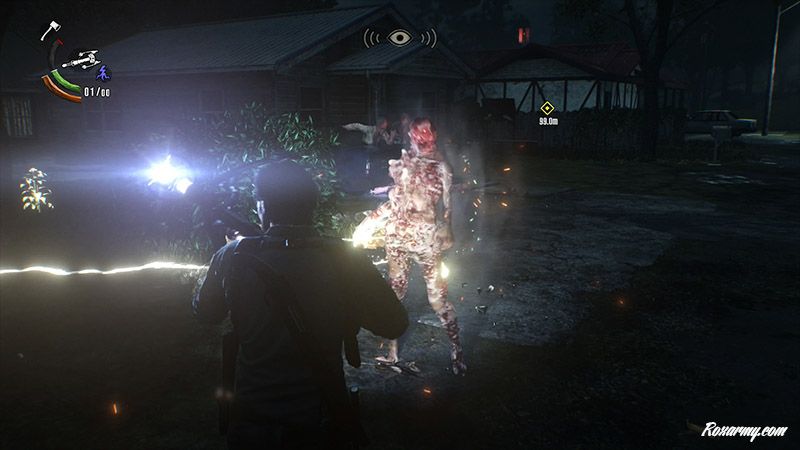This screenshot has height=450, width=800.
Task: Click the eye detection indicator
Action: tap(399, 38)
